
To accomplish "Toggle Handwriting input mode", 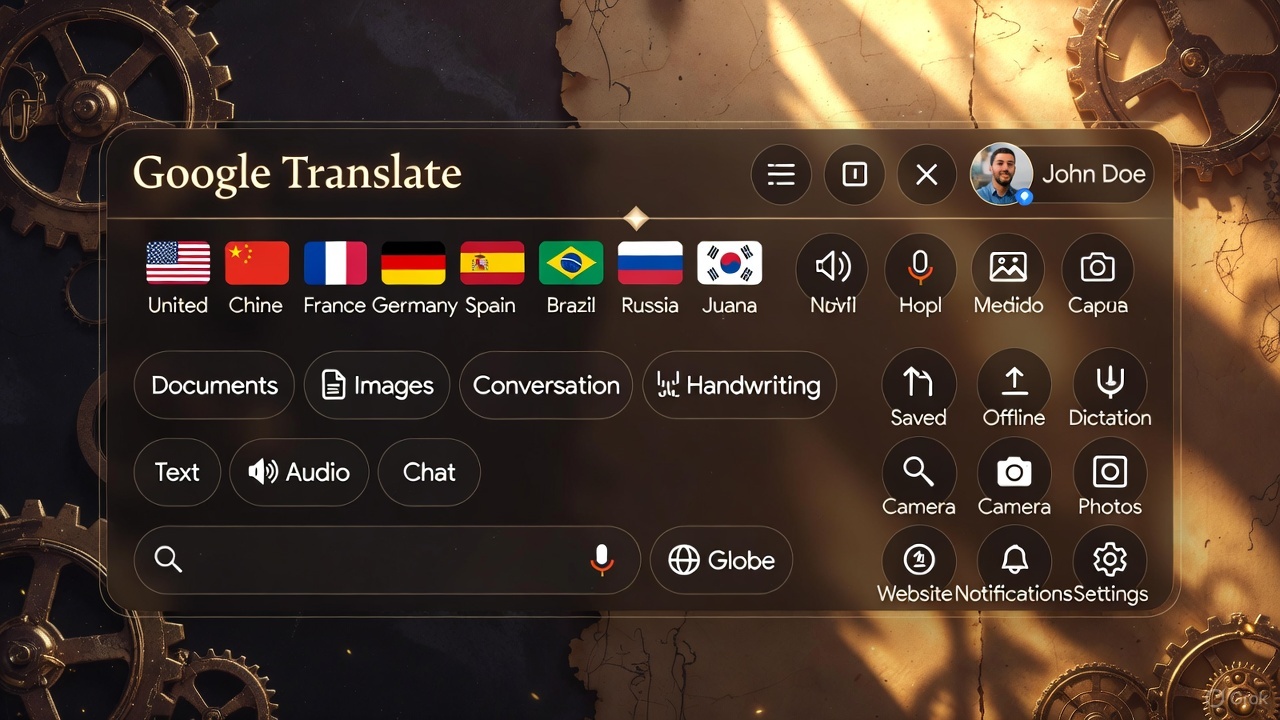I will 739,385.
